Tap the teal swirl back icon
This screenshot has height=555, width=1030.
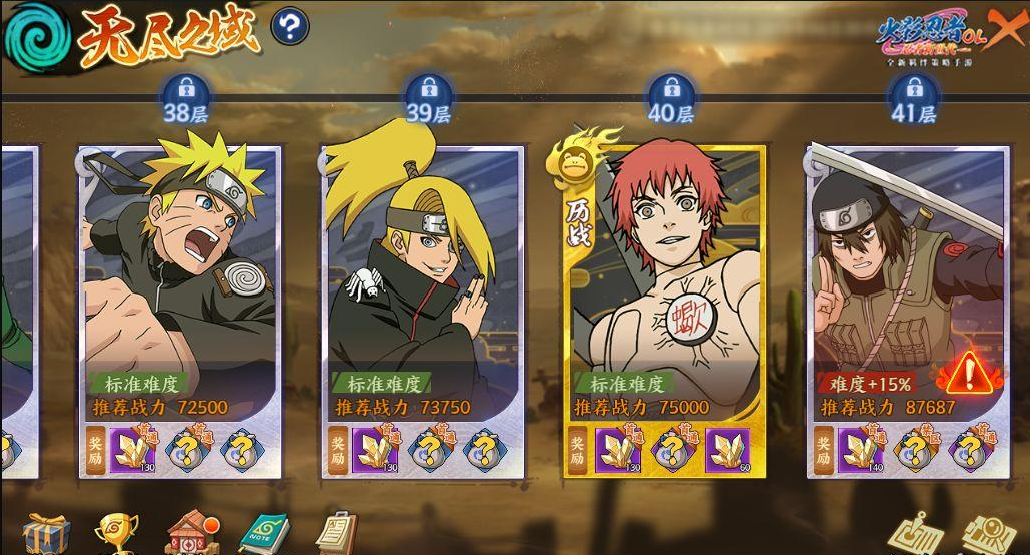click(34, 34)
